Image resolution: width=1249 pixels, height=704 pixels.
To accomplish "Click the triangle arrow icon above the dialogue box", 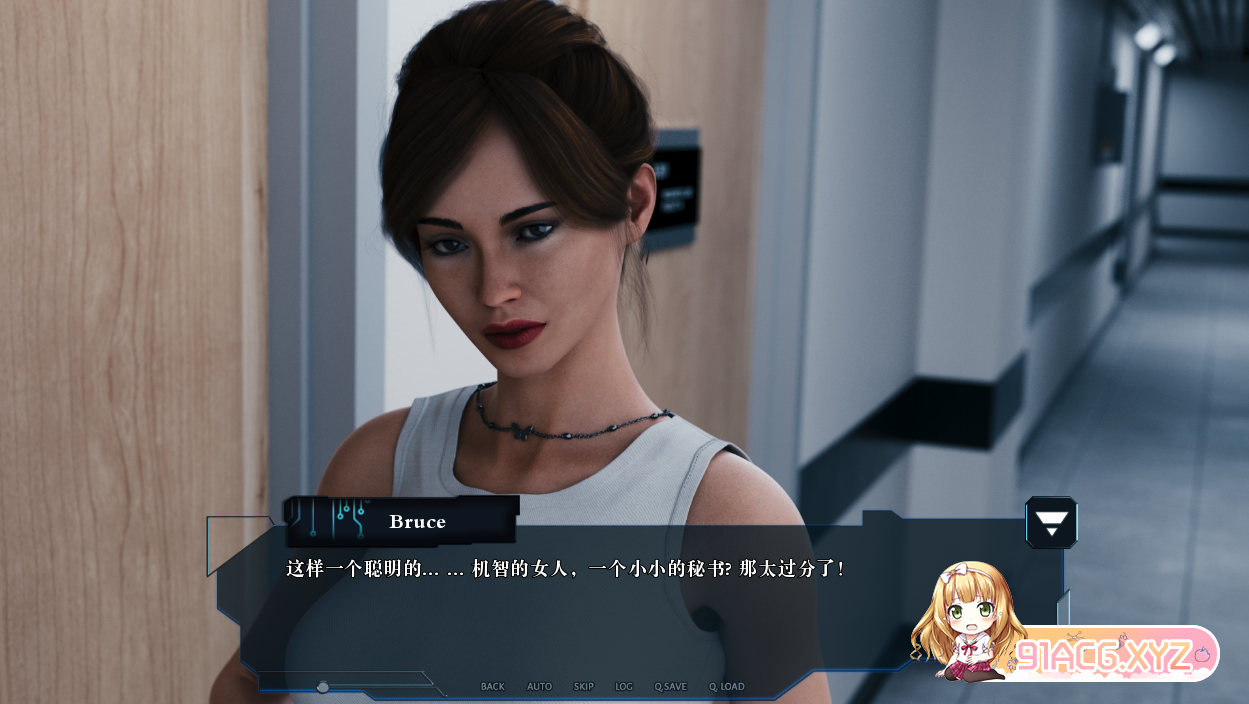I will [1051, 522].
